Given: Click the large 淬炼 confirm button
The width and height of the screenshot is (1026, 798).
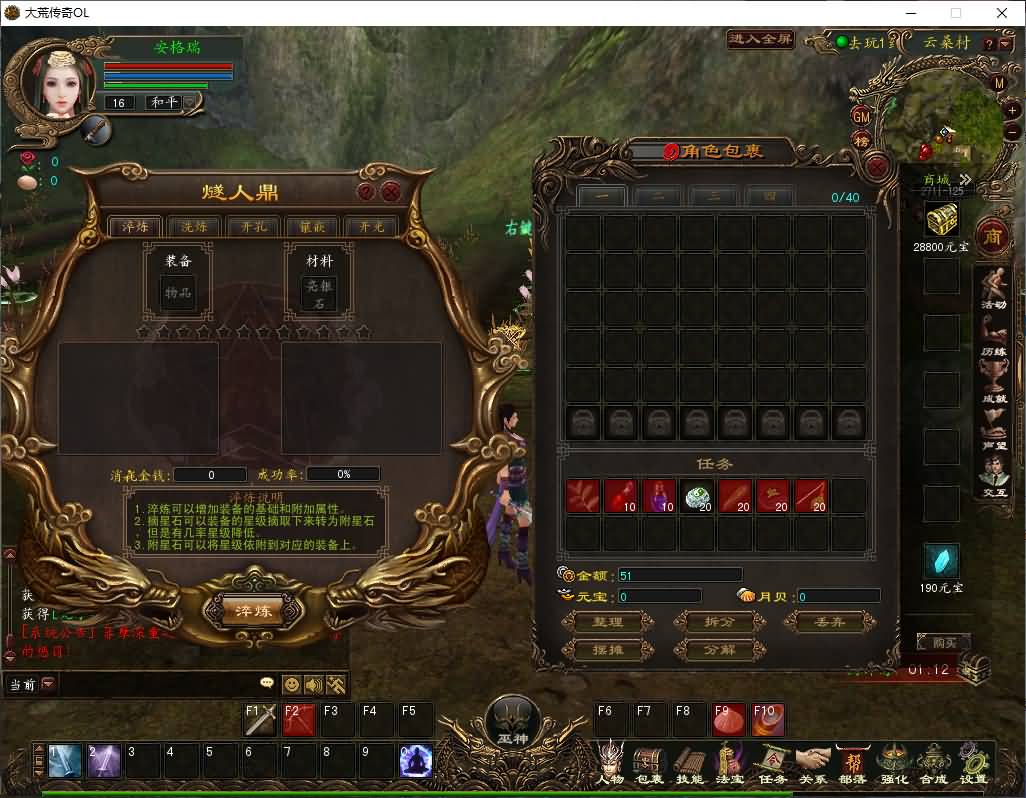Looking at the screenshot, I should coord(251,610).
